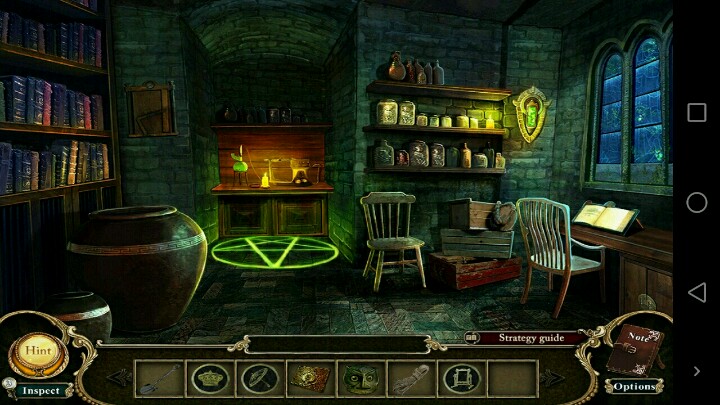Use the golden Hint button

click(38, 352)
